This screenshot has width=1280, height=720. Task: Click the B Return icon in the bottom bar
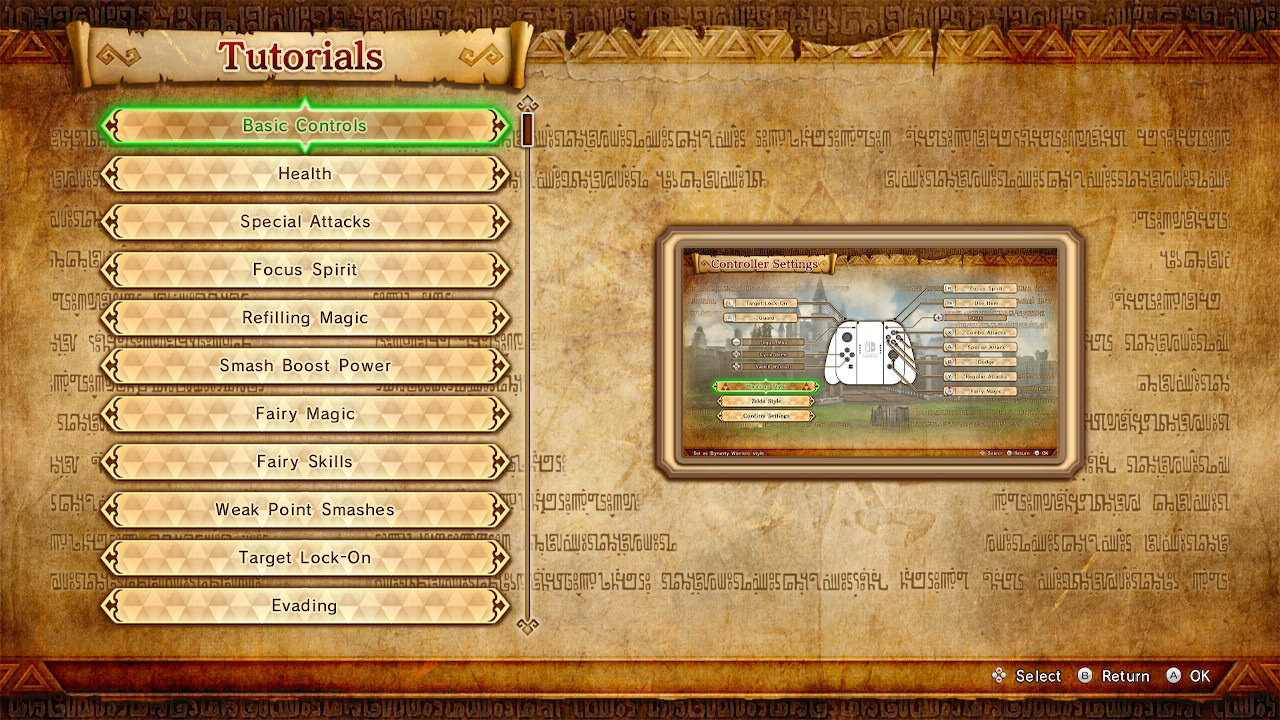pyautogui.click(x=1085, y=676)
